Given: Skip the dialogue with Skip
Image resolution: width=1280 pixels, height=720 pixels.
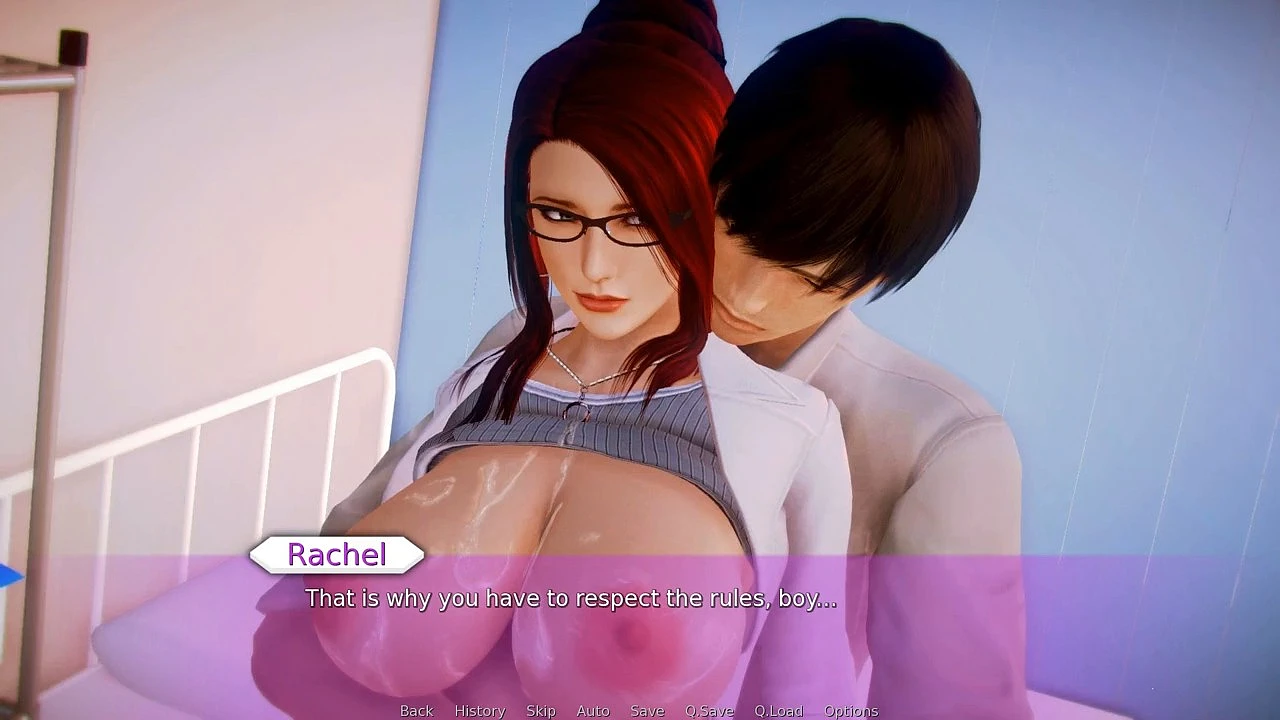Looking at the screenshot, I should tap(541, 711).
